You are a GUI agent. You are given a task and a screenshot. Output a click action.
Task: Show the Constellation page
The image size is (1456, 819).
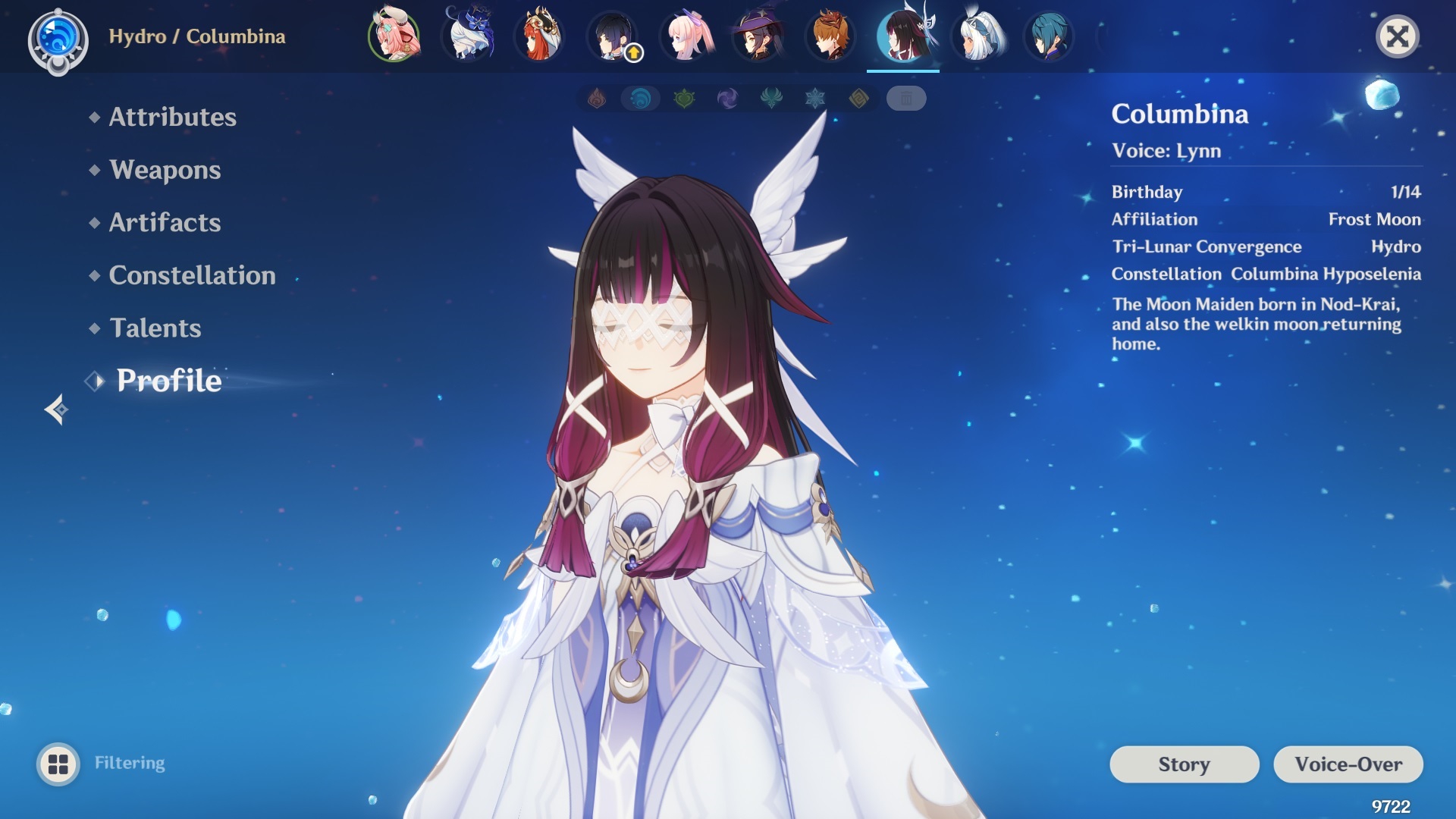[192, 275]
